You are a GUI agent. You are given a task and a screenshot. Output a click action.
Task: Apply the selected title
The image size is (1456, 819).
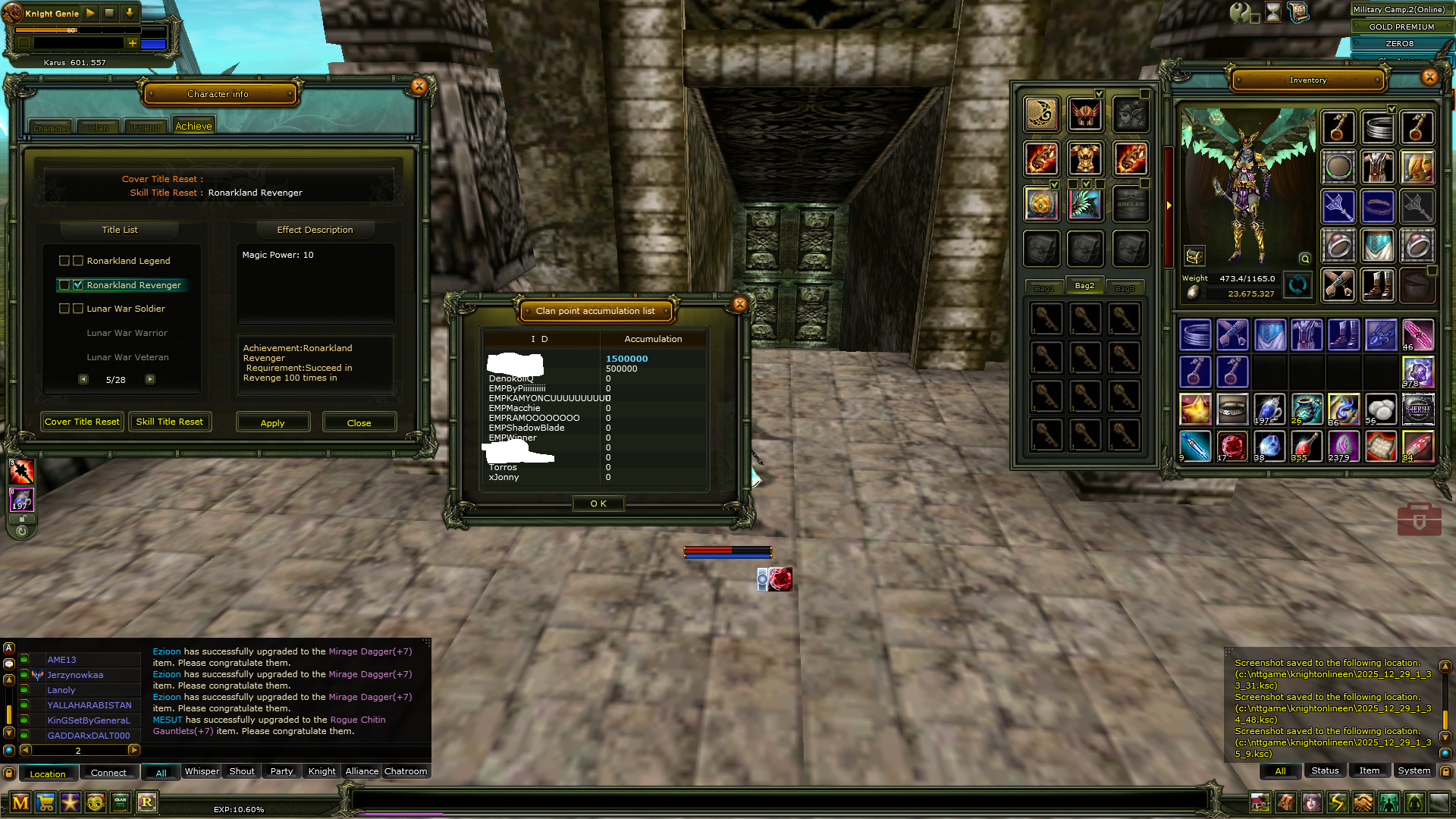point(273,422)
